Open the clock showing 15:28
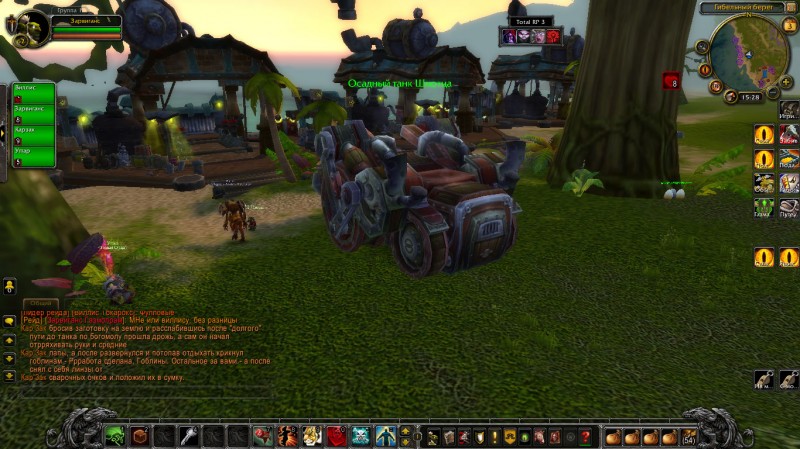 751,98
